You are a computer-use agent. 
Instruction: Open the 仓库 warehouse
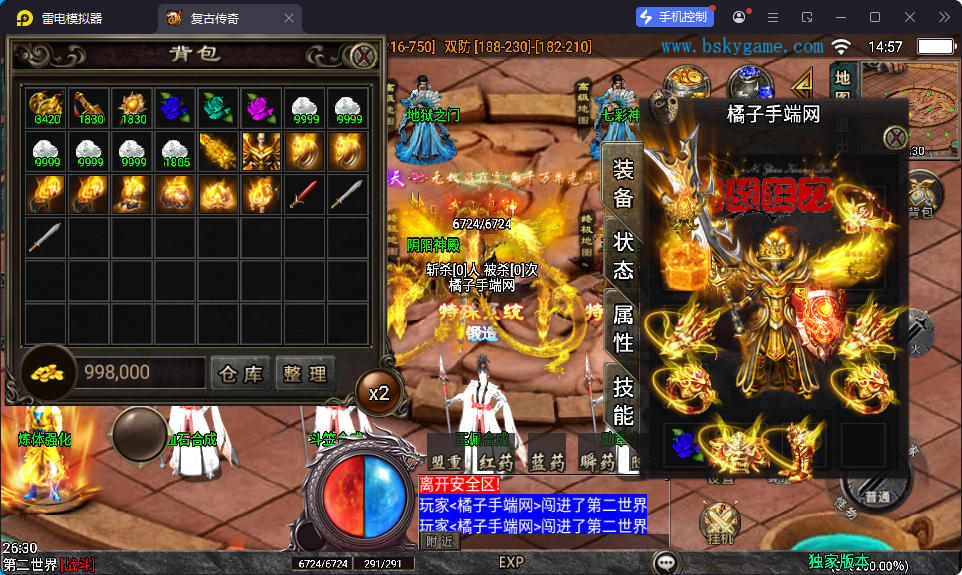pos(241,374)
